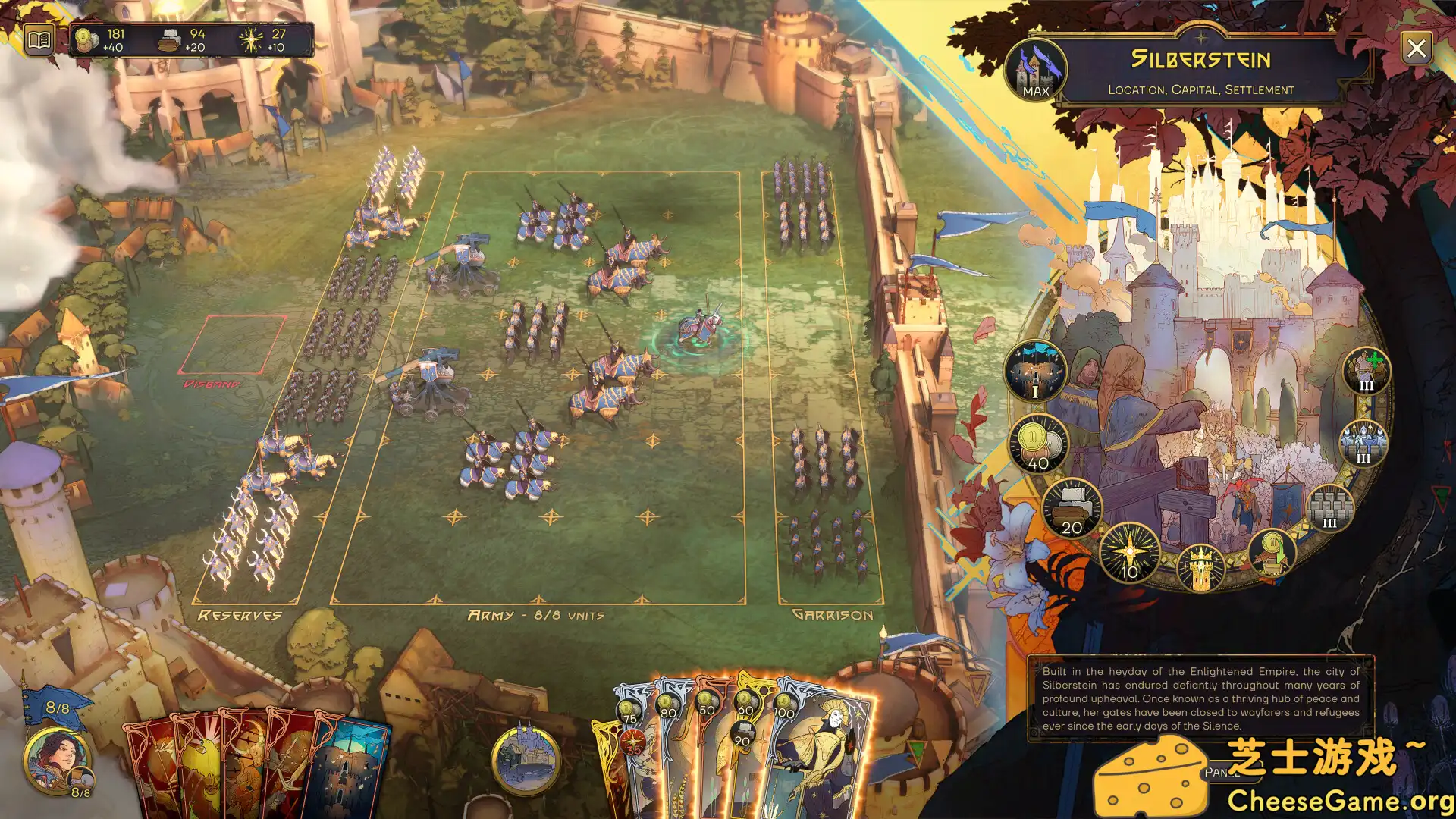Viewport: 1456px width, 819px height.
Task: Select the crowned golden tower icon
Action: (1200, 568)
